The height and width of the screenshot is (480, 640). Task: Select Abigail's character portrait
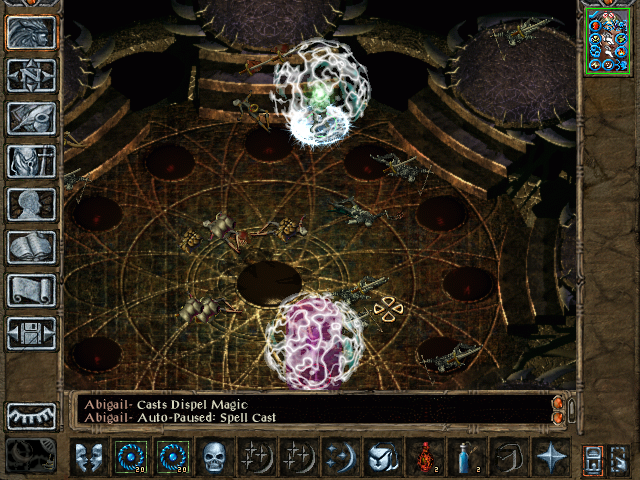click(x=607, y=40)
